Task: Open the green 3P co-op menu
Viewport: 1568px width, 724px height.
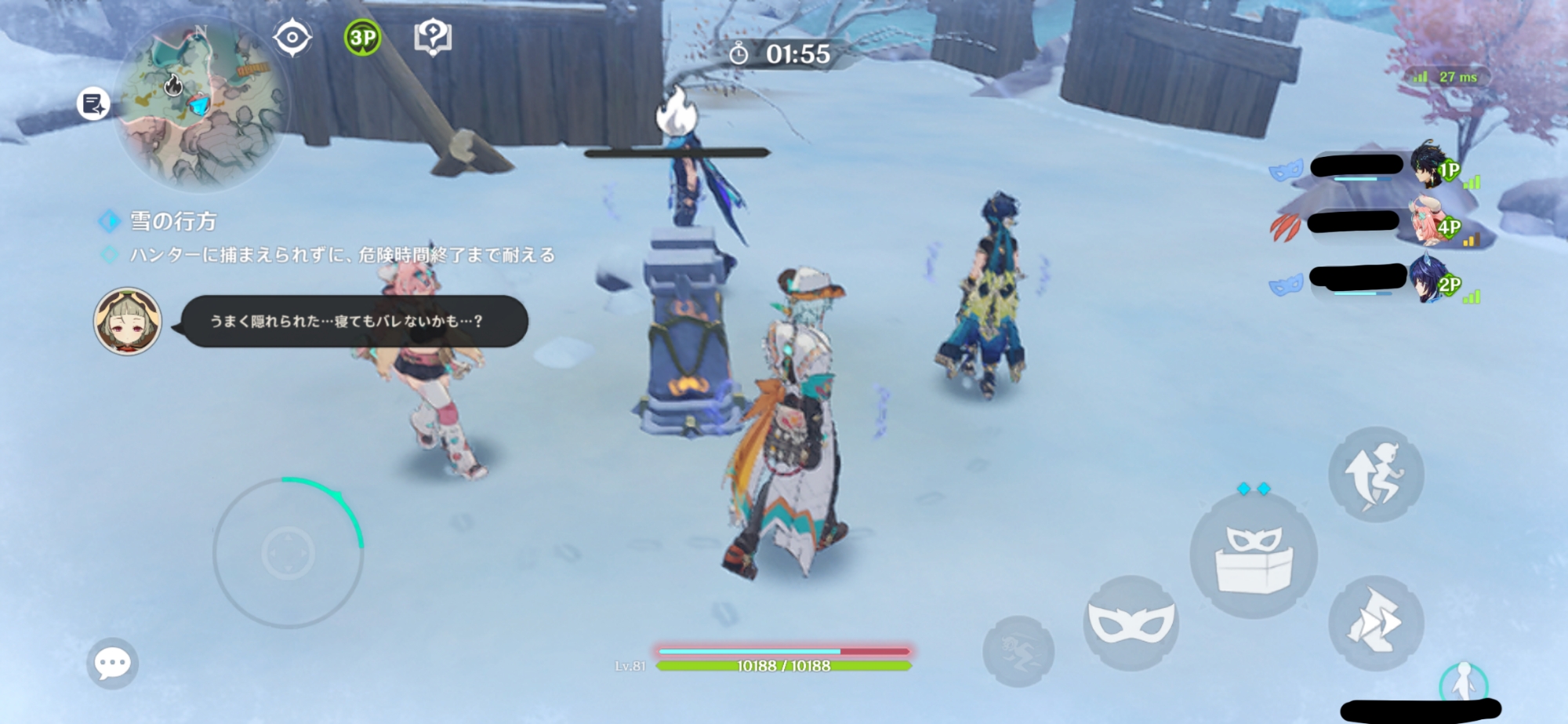Action: [362, 38]
